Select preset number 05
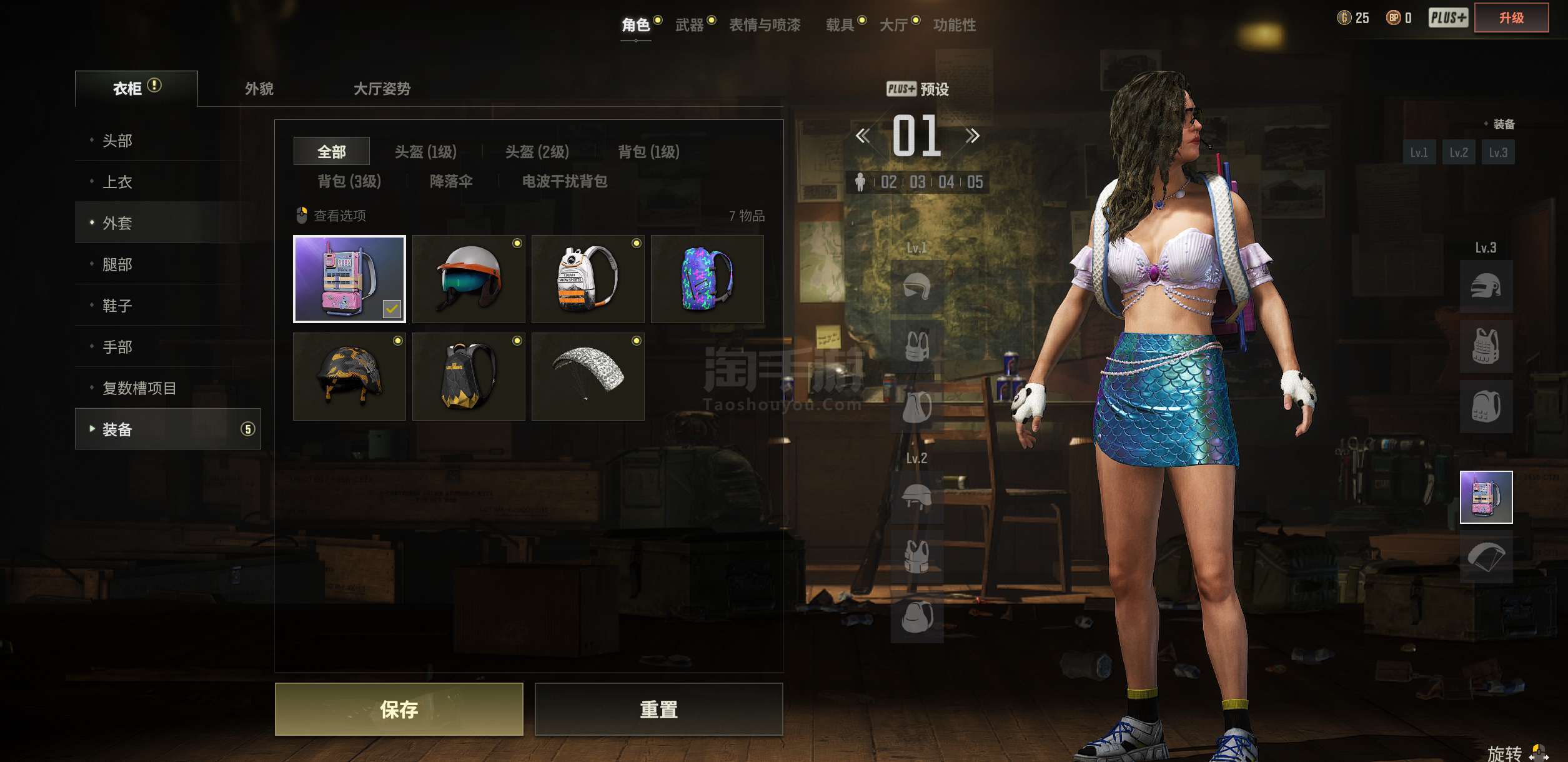1568x762 pixels. click(977, 183)
